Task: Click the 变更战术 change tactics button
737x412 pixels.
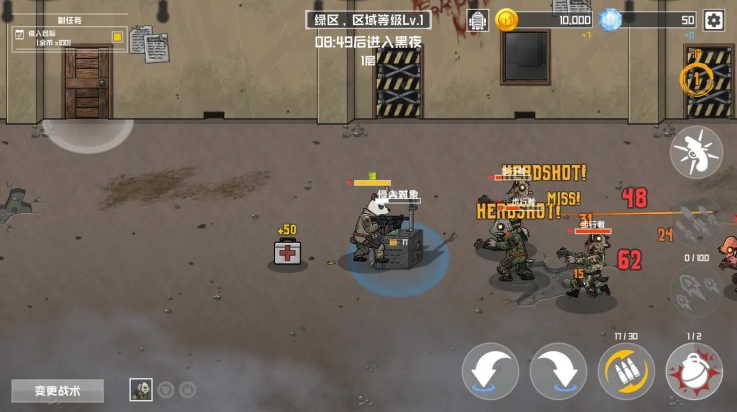Action: coord(57,390)
